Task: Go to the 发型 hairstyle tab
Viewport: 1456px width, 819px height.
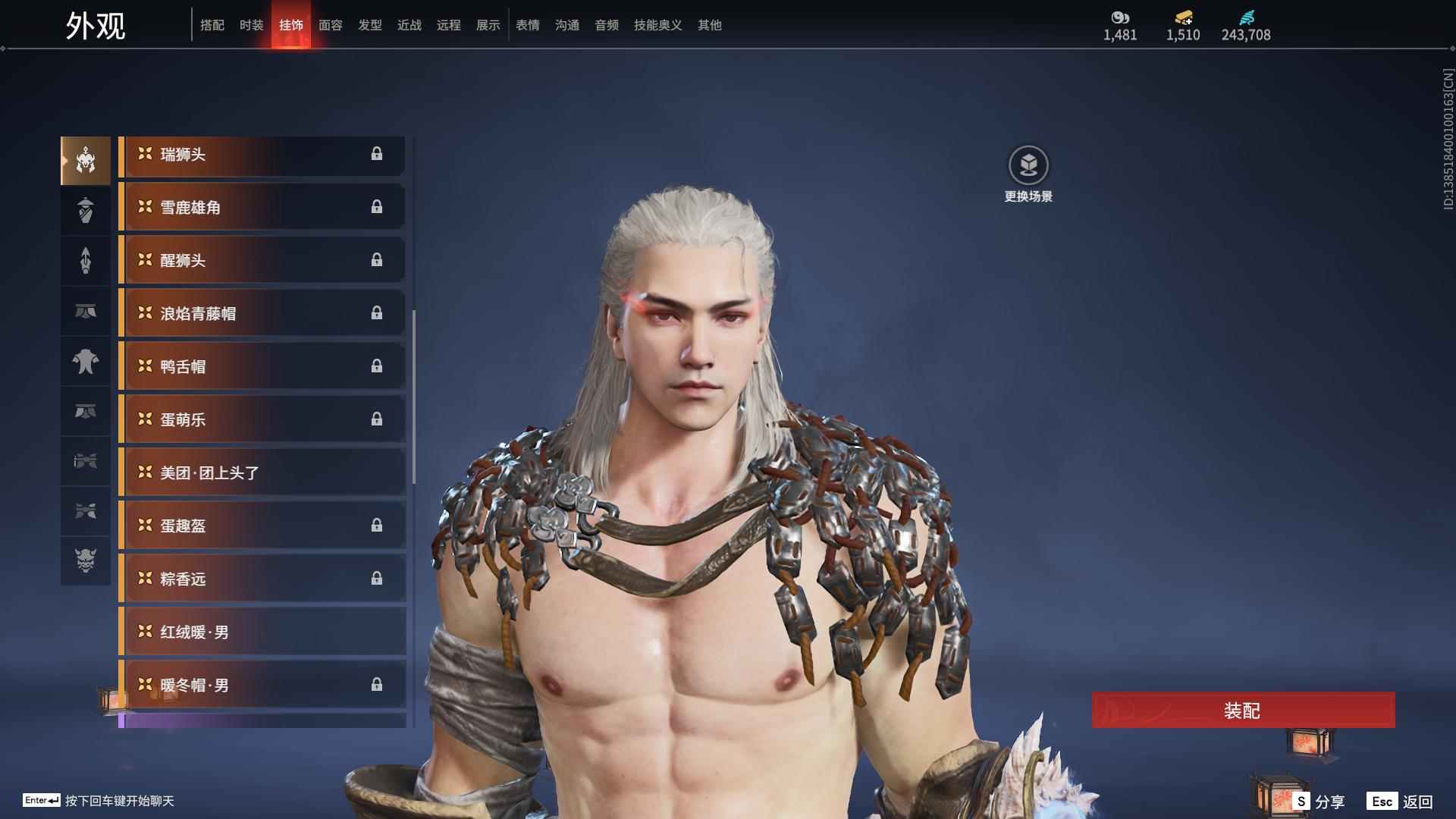Action: pos(369,25)
